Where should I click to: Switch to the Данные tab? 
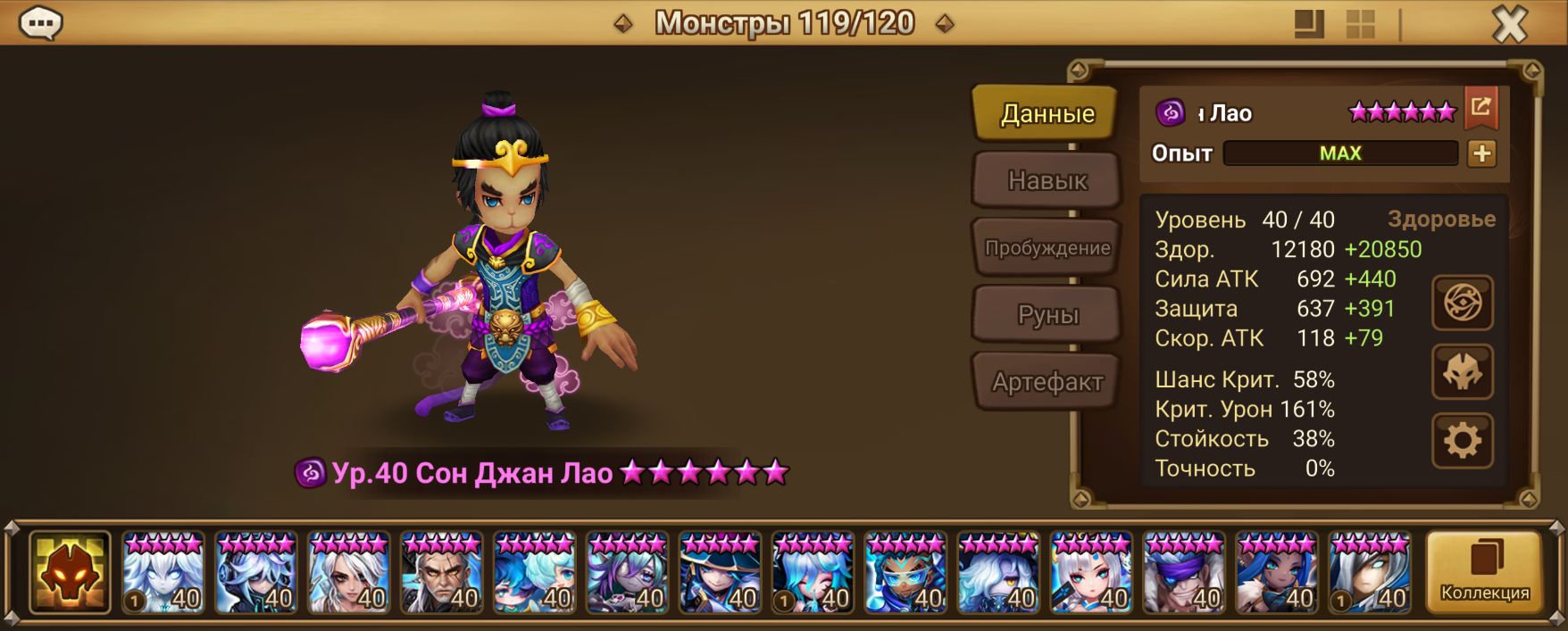coord(1046,113)
